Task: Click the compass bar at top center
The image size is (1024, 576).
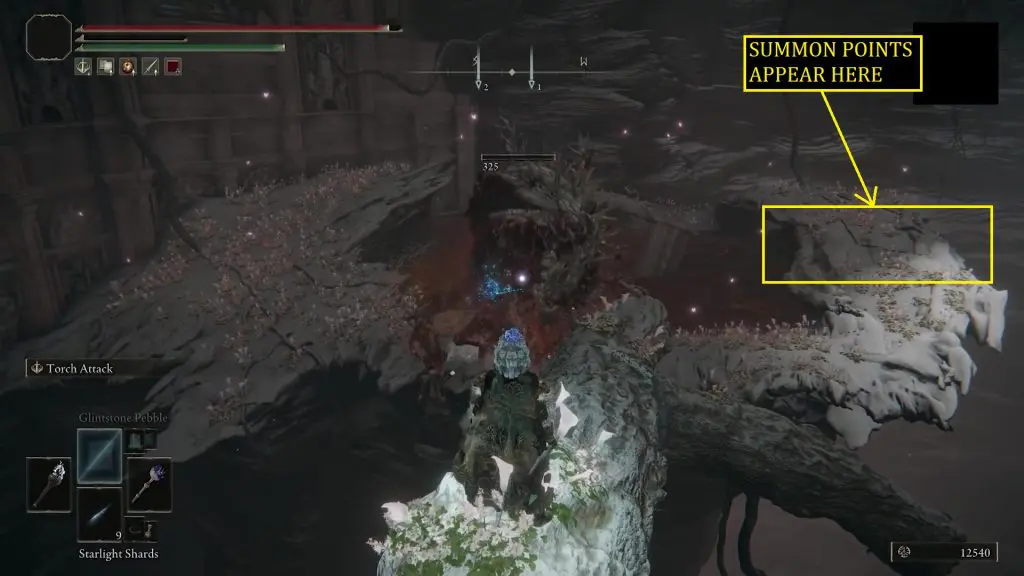Action: tap(510, 72)
